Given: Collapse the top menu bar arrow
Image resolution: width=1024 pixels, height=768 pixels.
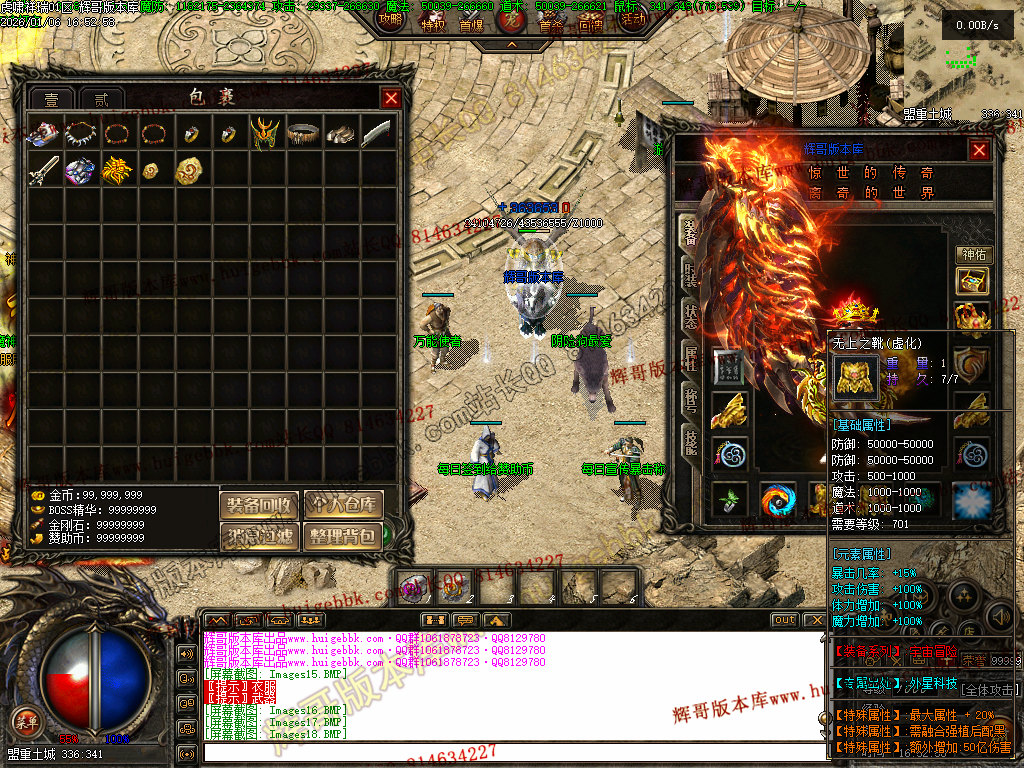Looking at the screenshot, I should pos(511,44).
